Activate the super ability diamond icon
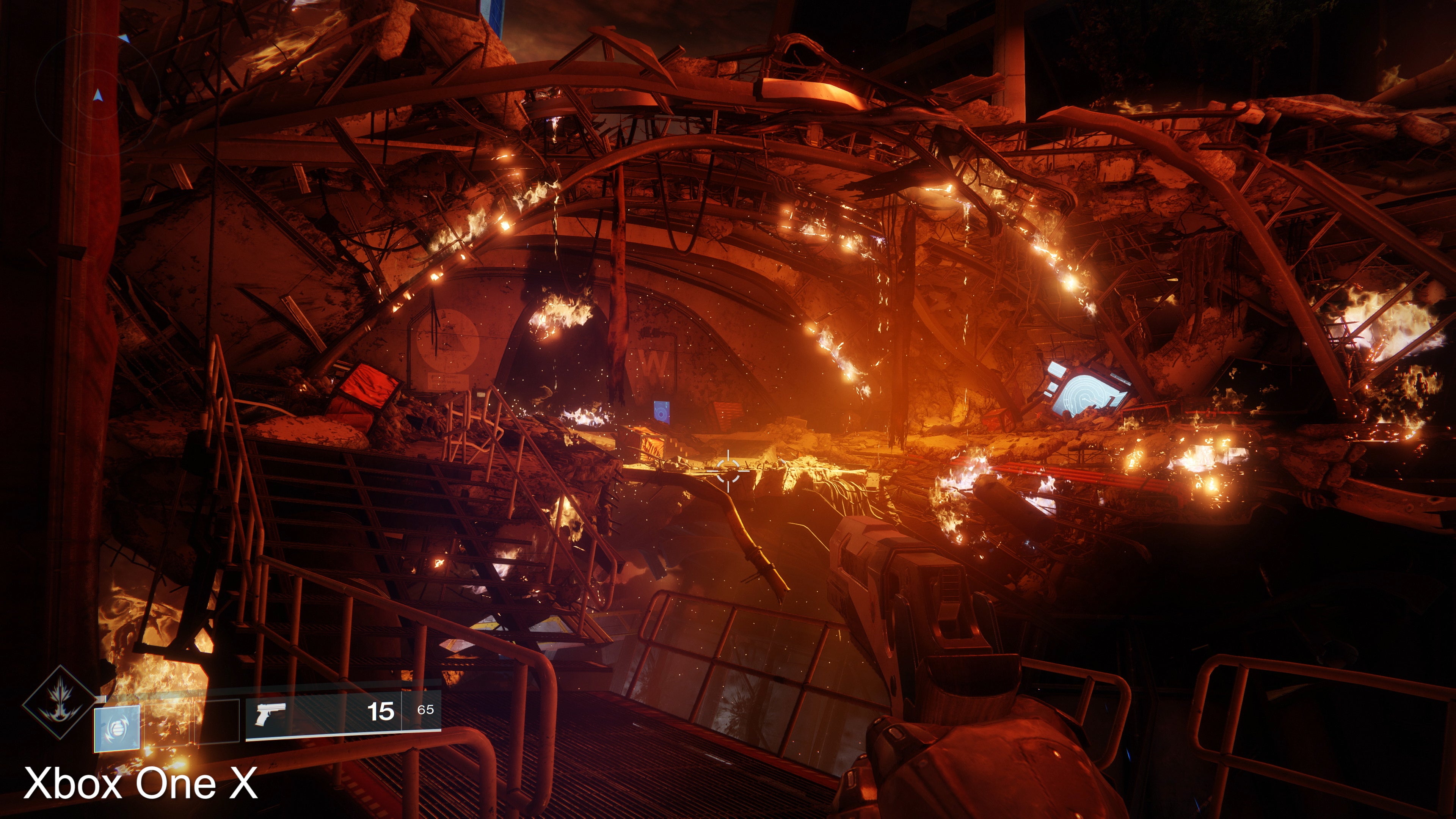Screen dimensions: 1456x819 click(x=59, y=702)
